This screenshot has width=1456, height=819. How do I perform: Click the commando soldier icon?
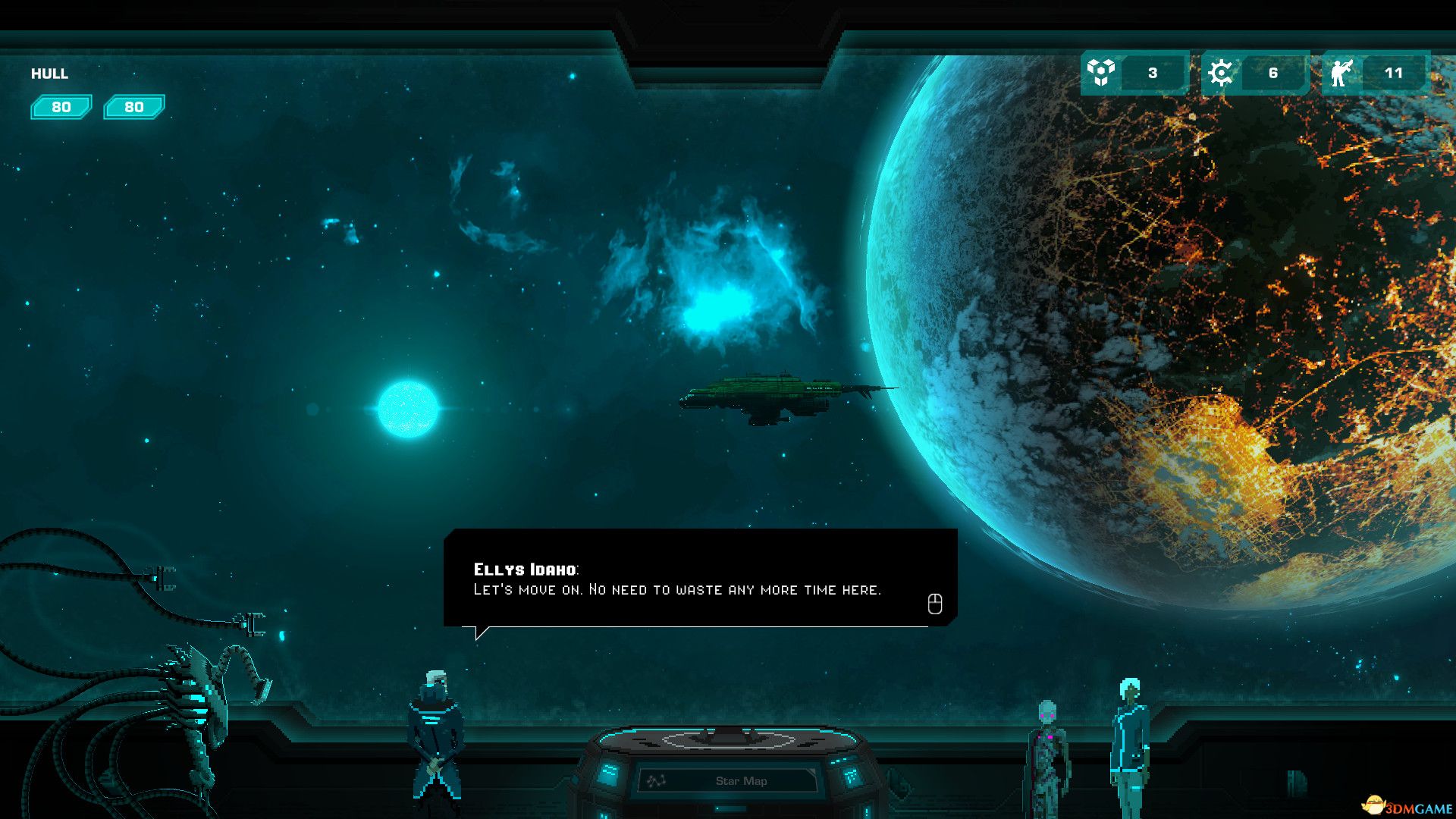[1341, 73]
